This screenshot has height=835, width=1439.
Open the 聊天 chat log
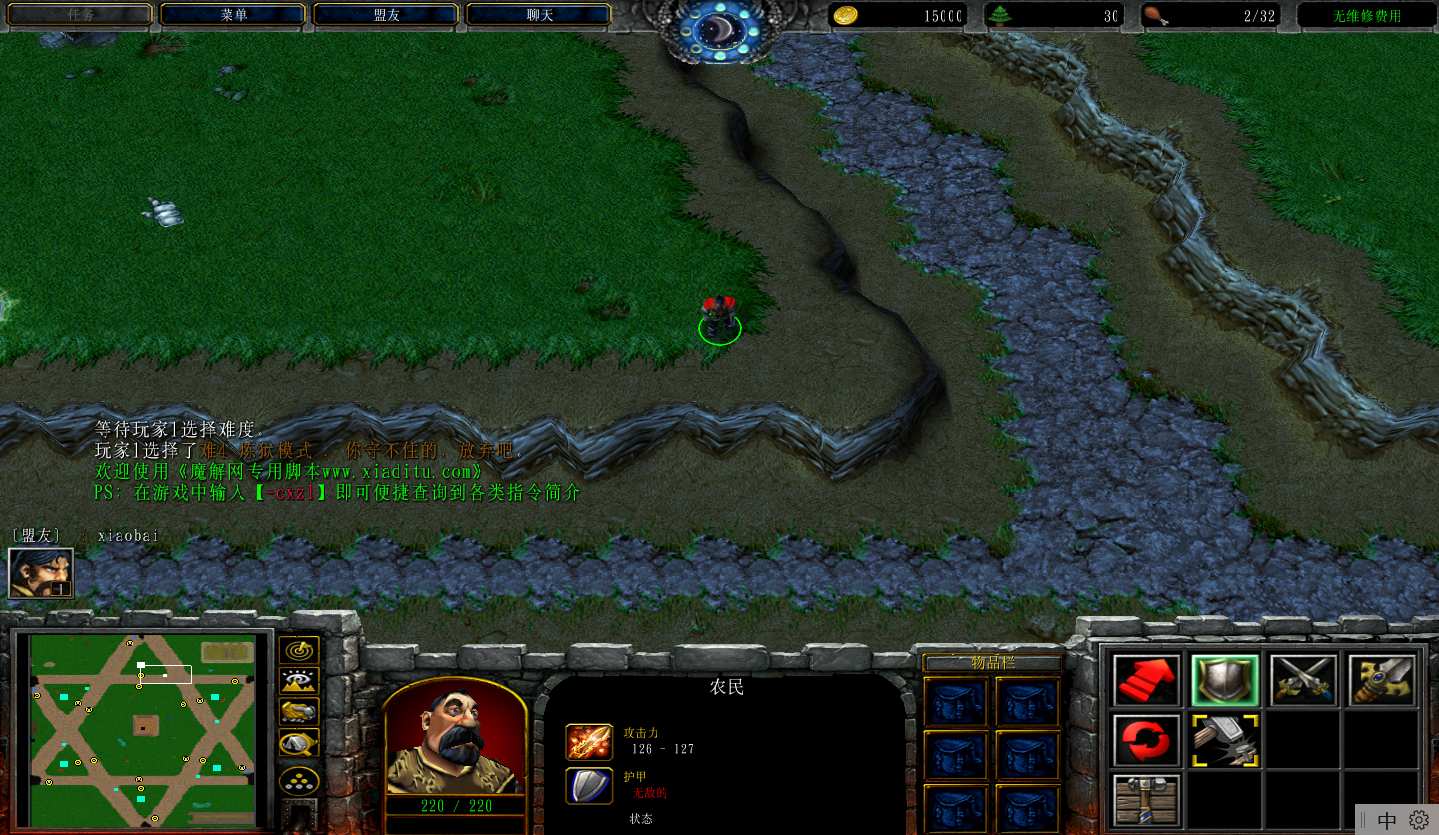pos(539,15)
